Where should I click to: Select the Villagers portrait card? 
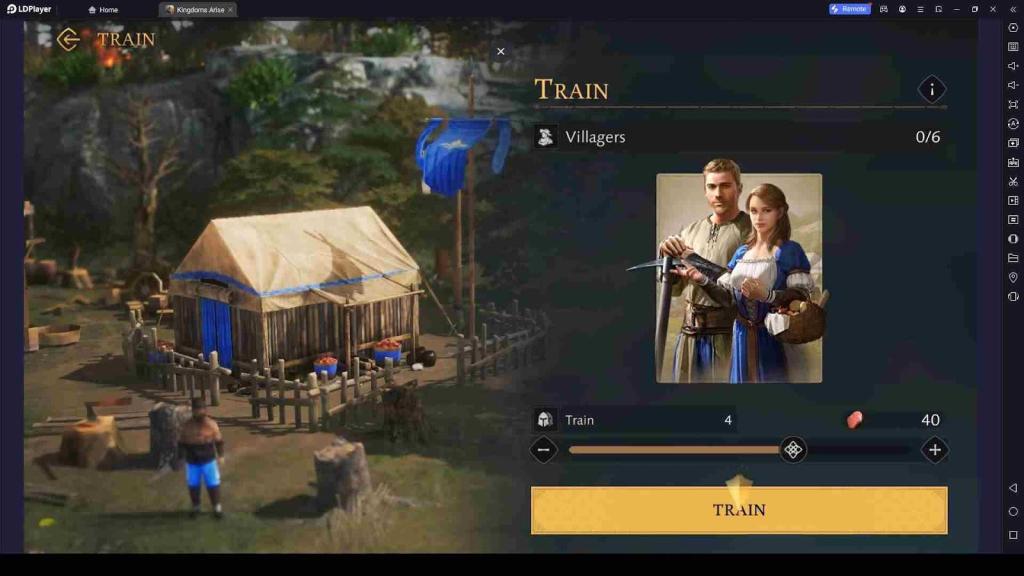coord(739,278)
